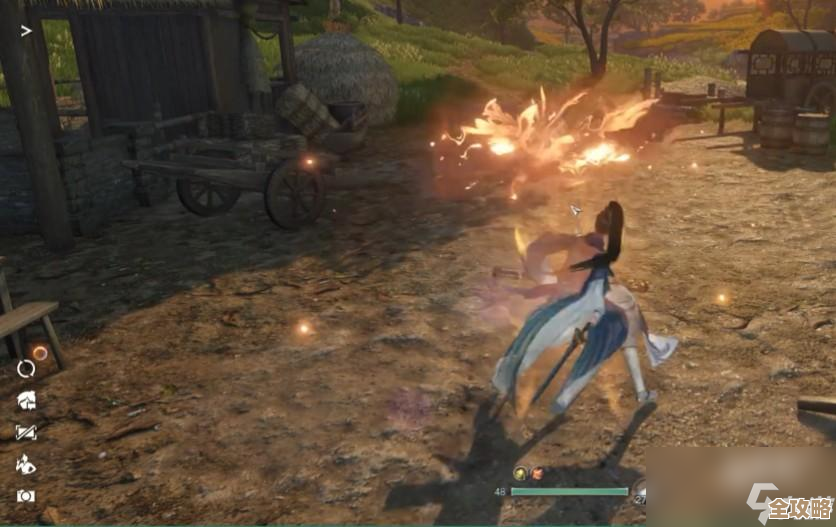This screenshot has width=836, height=527.
Task: Expand the arrow panel in the top-left corner
Action: [26, 30]
